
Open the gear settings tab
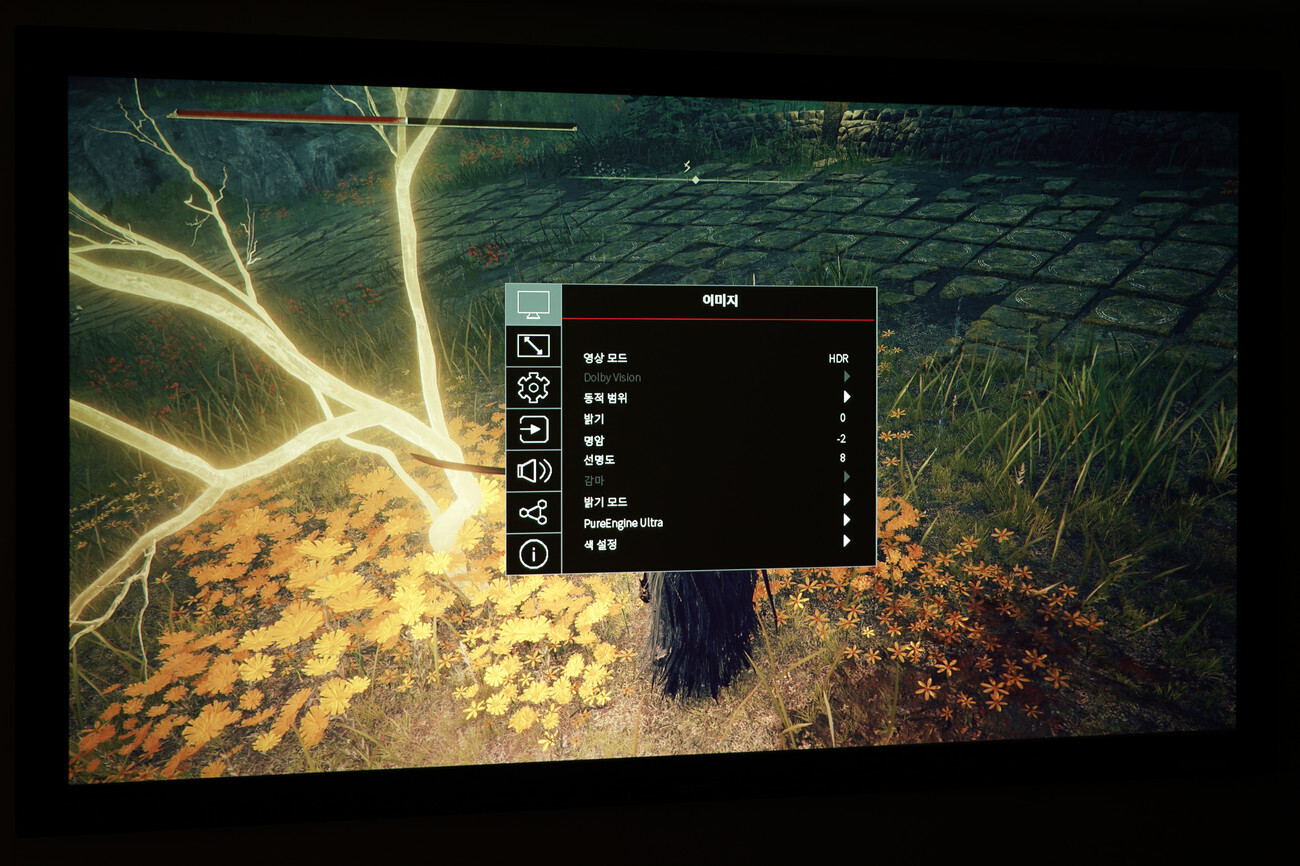click(x=533, y=387)
